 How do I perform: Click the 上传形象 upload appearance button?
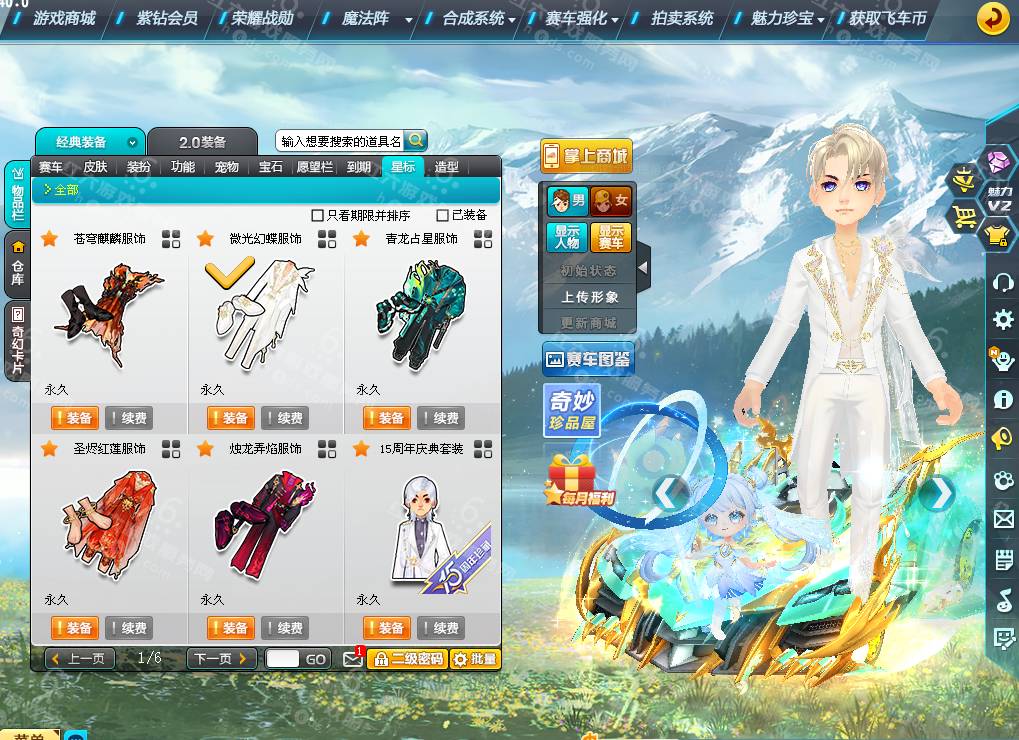[x=589, y=297]
